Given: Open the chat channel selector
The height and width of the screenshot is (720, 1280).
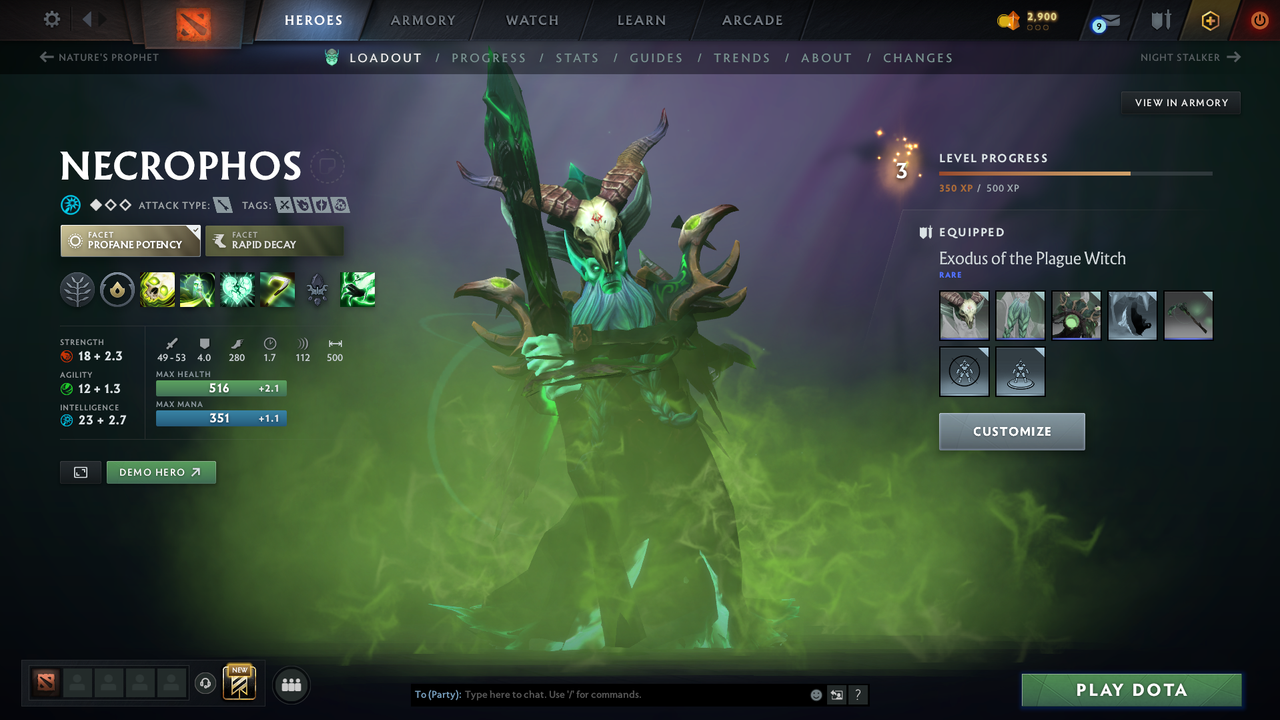Looking at the screenshot, I should tap(836, 694).
